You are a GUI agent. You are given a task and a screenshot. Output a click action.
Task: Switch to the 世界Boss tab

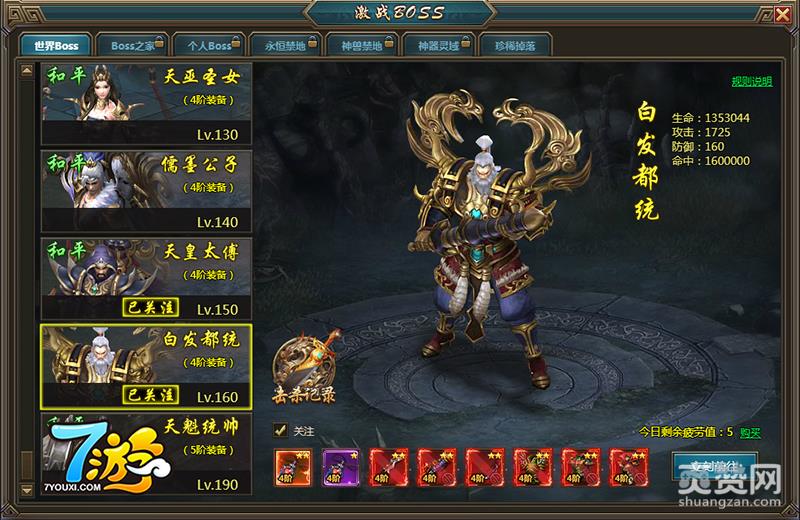pyautogui.click(x=55, y=45)
